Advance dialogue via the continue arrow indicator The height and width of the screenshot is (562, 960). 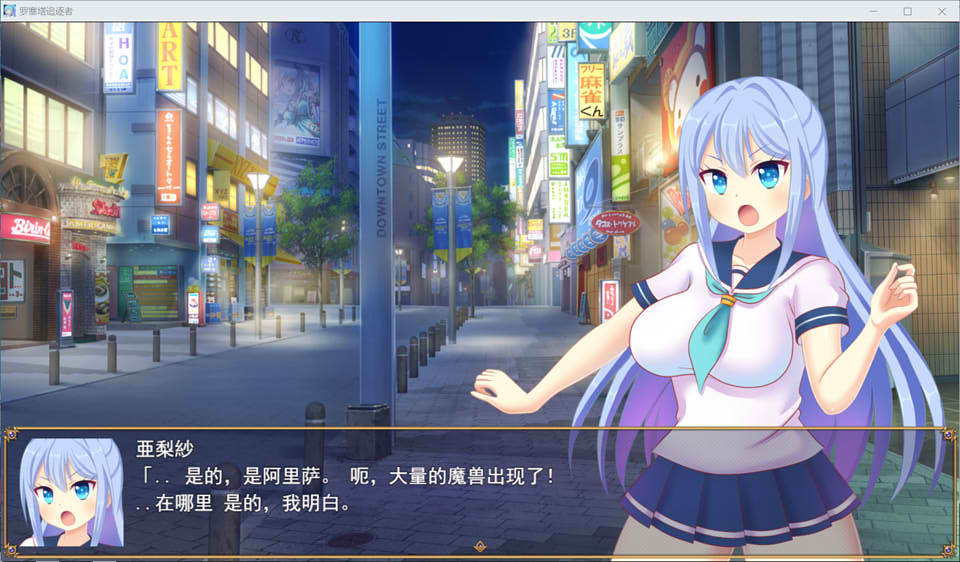tap(480, 546)
